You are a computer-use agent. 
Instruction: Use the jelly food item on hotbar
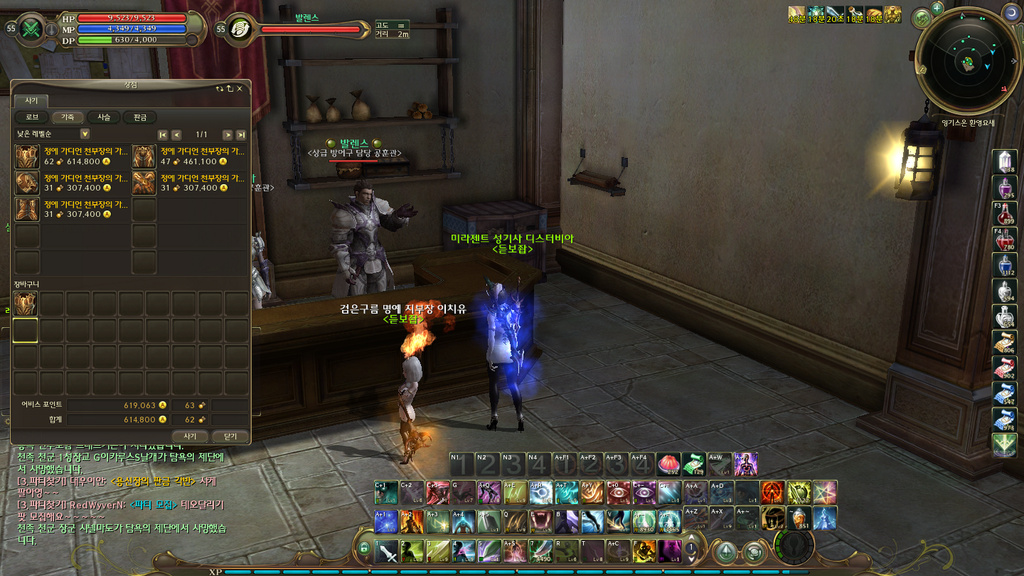coord(669,463)
